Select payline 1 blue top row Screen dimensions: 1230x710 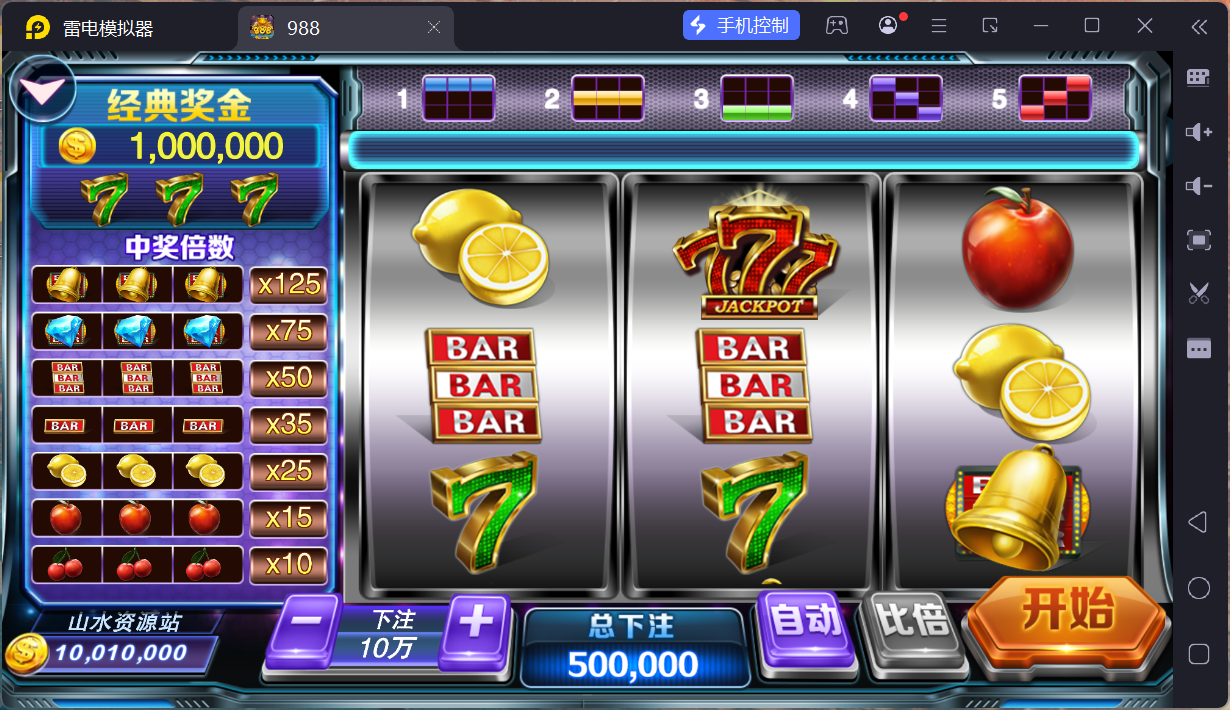[458, 98]
